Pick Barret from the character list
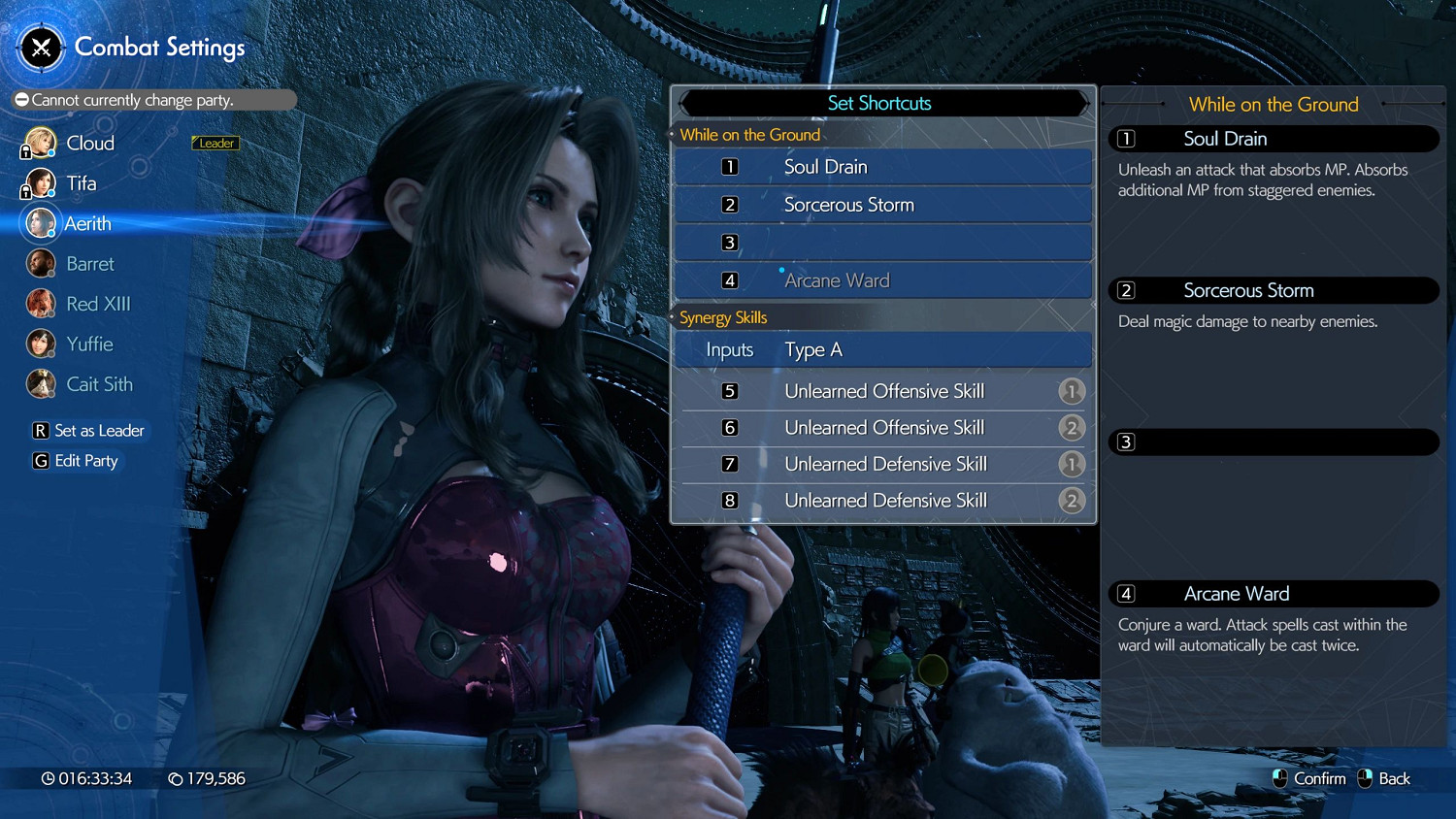Screen dimensions: 1456x819 [x=89, y=264]
